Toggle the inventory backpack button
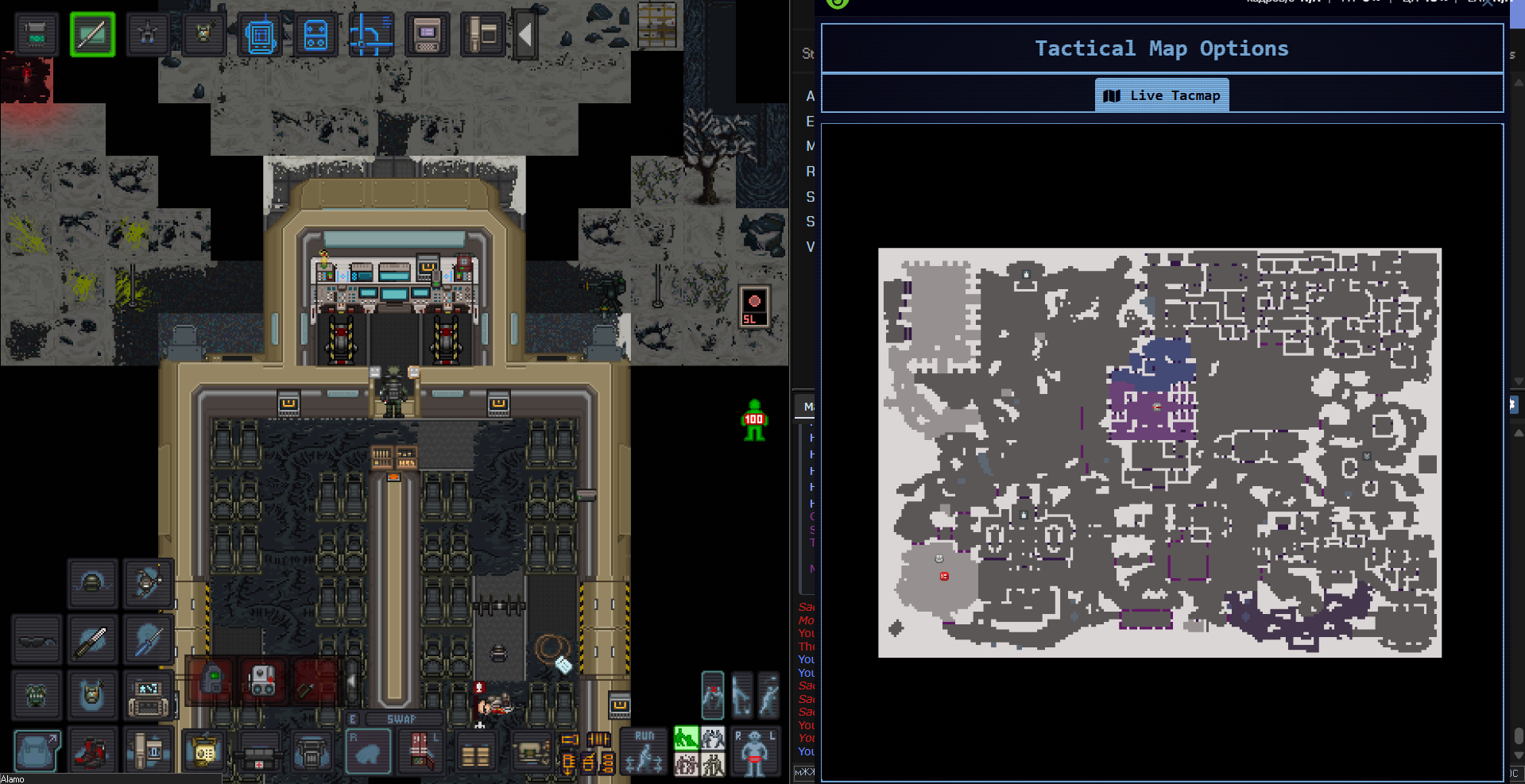Image resolution: width=1525 pixels, height=784 pixels. pos(37,751)
